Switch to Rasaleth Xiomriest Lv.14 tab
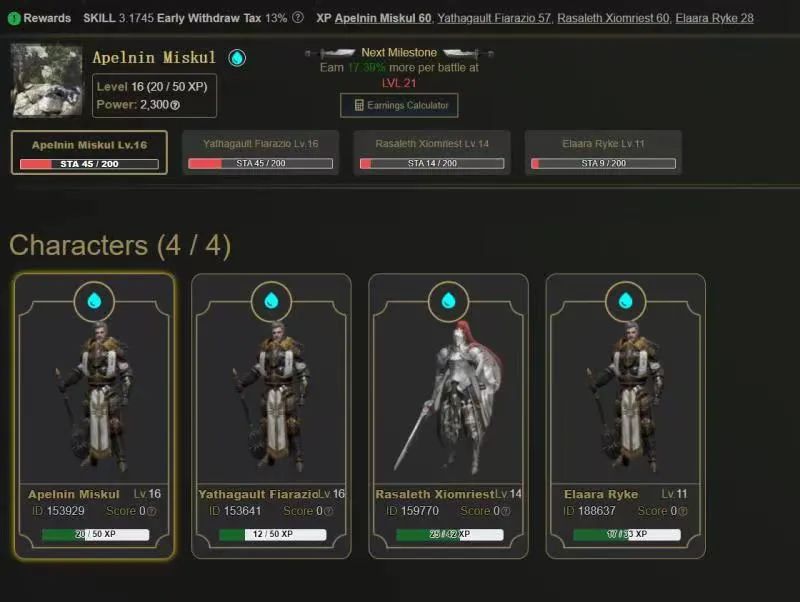The height and width of the screenshot is (602, 800). (431, 152)
